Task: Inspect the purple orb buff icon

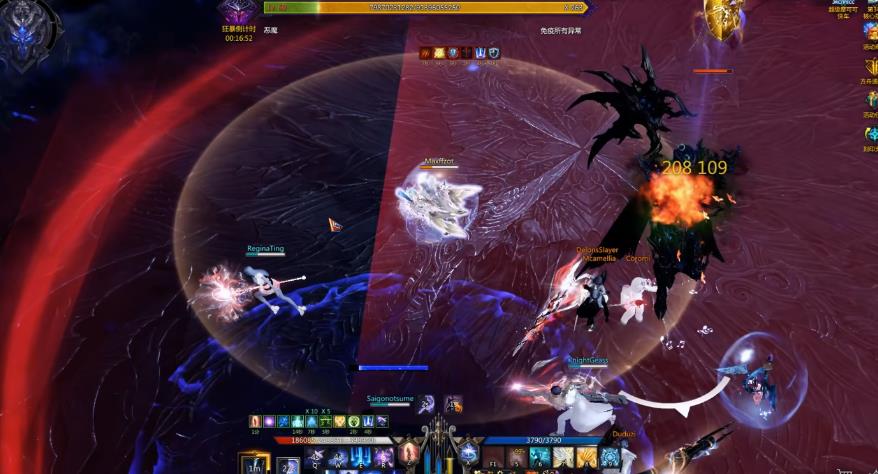Action: (269, 423)
